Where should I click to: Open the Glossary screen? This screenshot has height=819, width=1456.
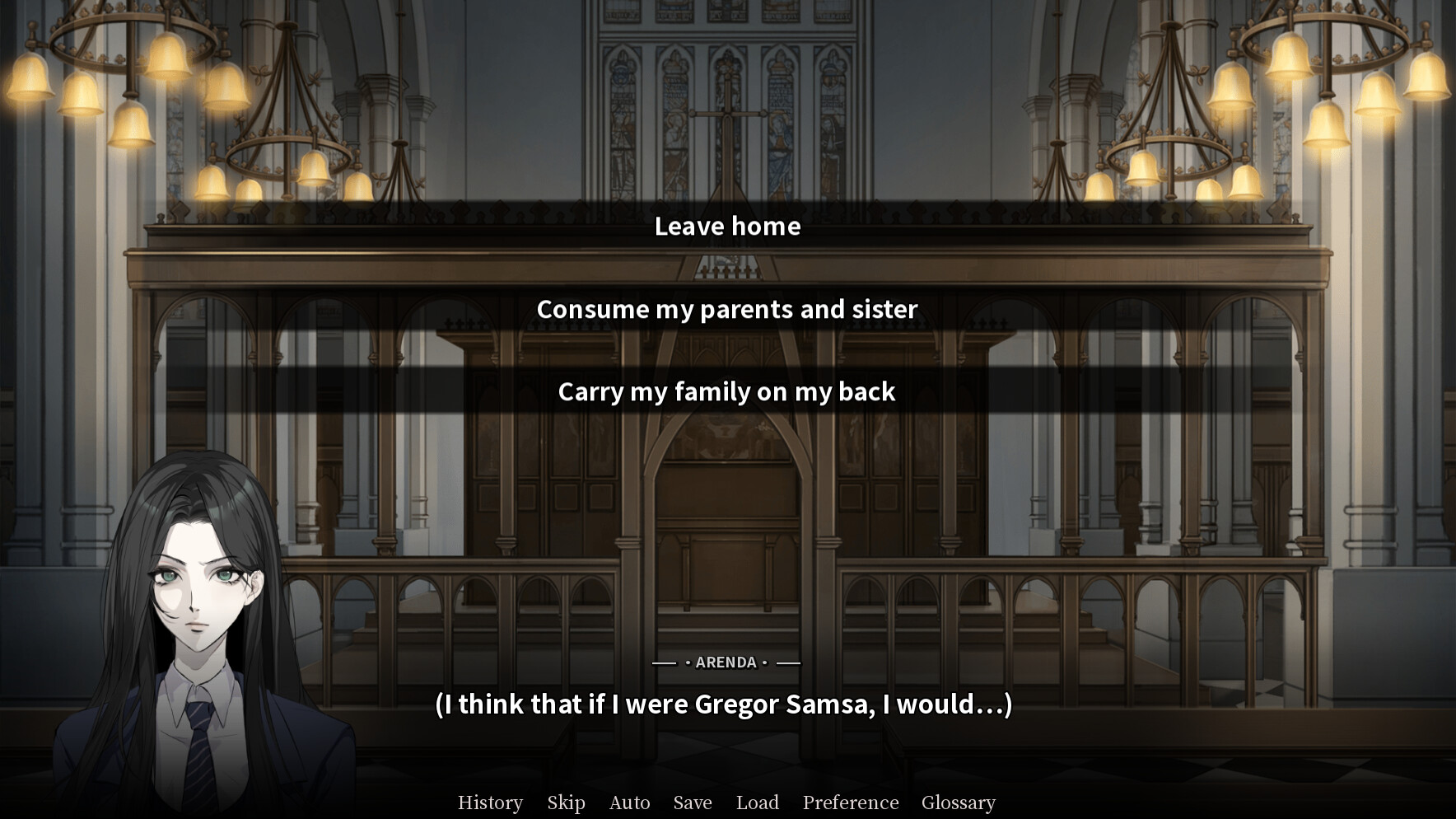tap(959, 802)
